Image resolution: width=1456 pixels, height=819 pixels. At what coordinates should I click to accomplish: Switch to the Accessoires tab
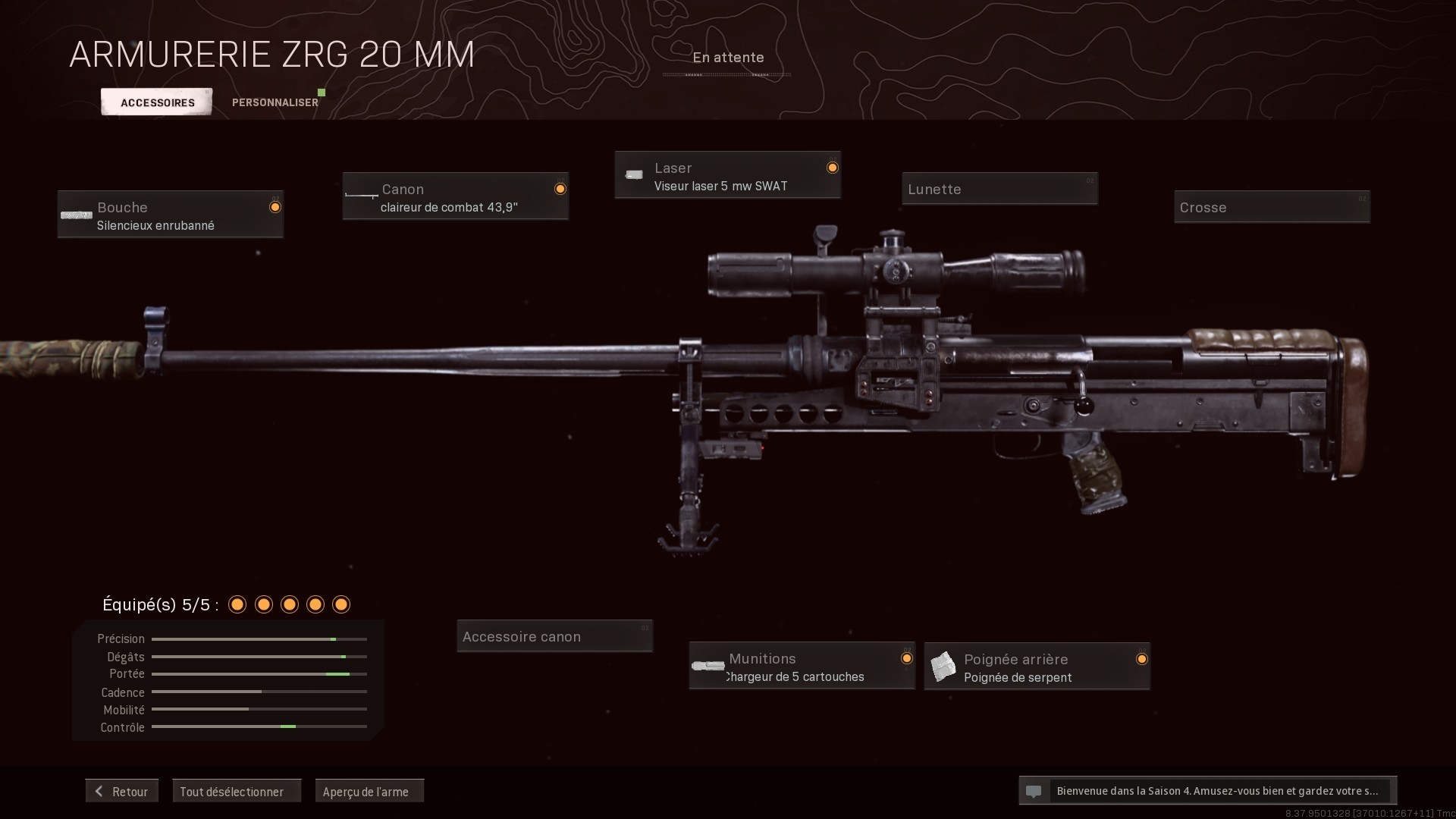(157, 102)
